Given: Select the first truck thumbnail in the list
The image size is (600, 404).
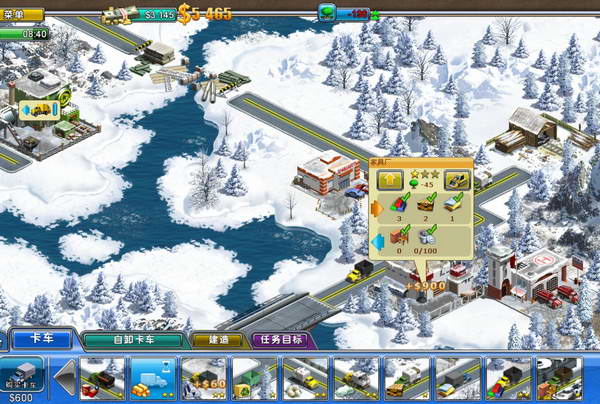Looking at the screenshot, I should point(102,380).
